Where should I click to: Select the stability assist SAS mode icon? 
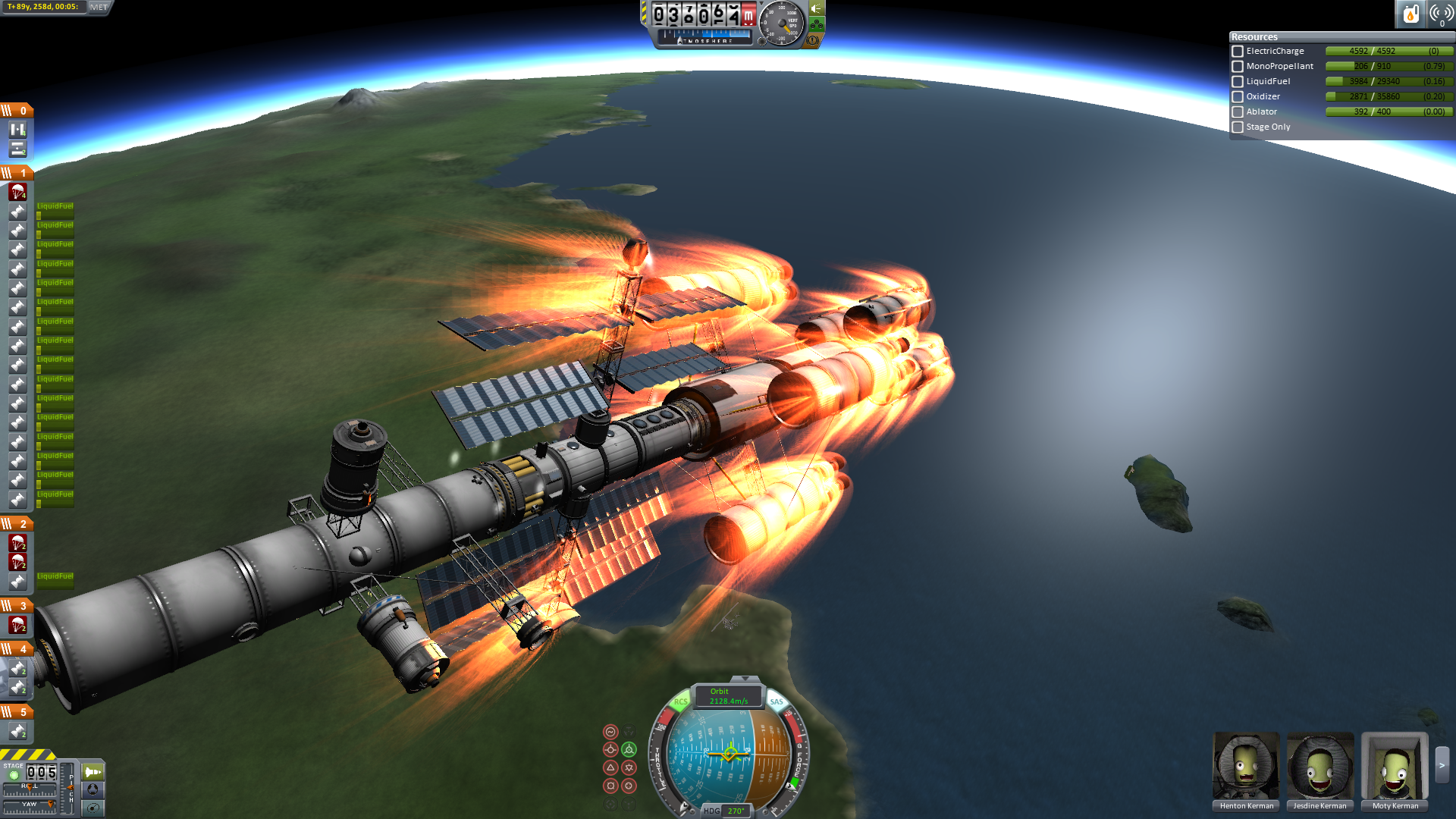pyautogui.click(x=610, y=732)
